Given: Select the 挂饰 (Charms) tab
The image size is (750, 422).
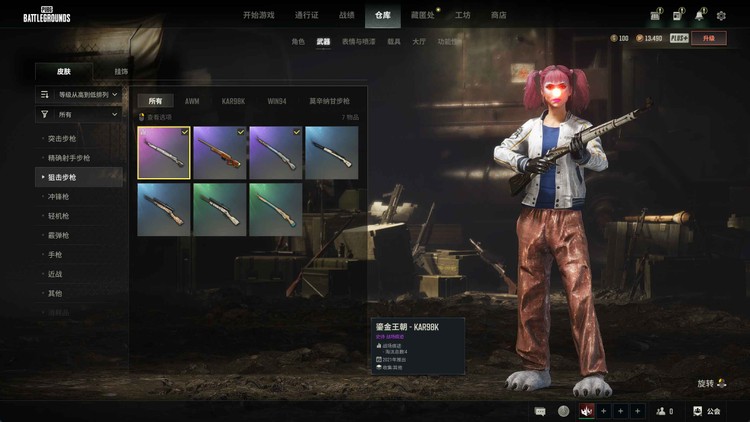Looking at the screenshot, I should [121, 72].
